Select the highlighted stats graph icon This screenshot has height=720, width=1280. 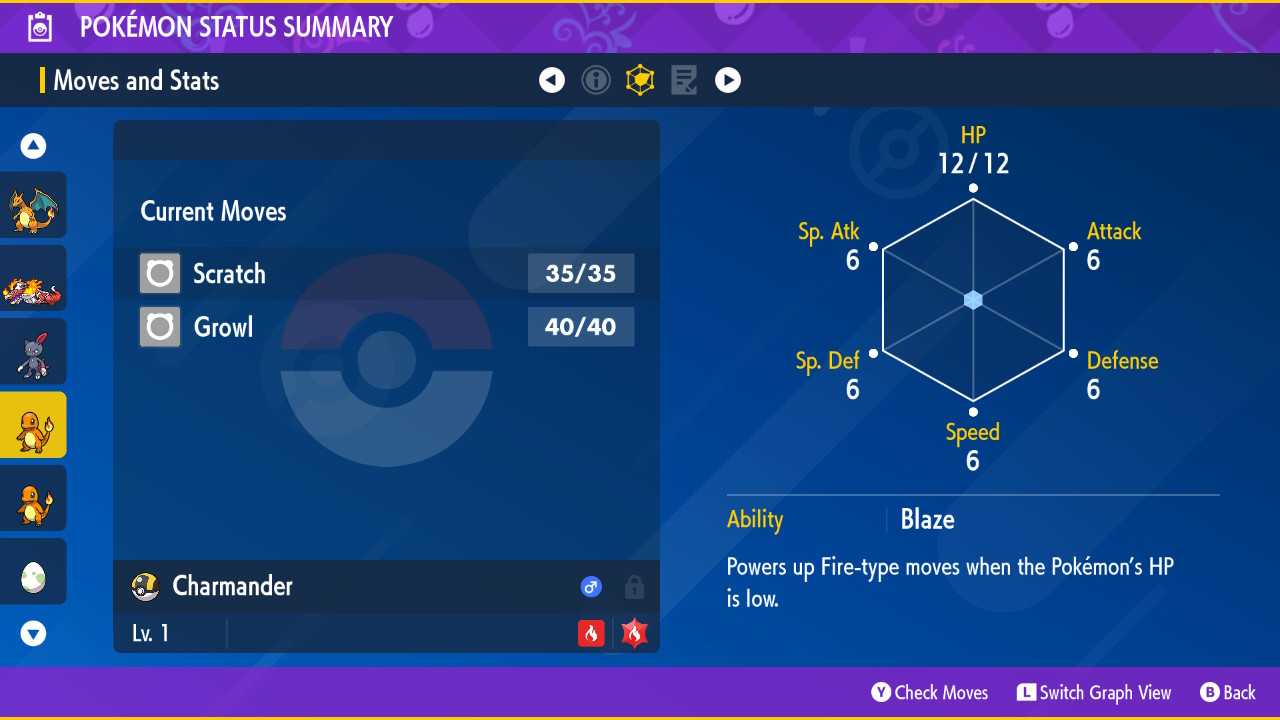tap(640, 80)
